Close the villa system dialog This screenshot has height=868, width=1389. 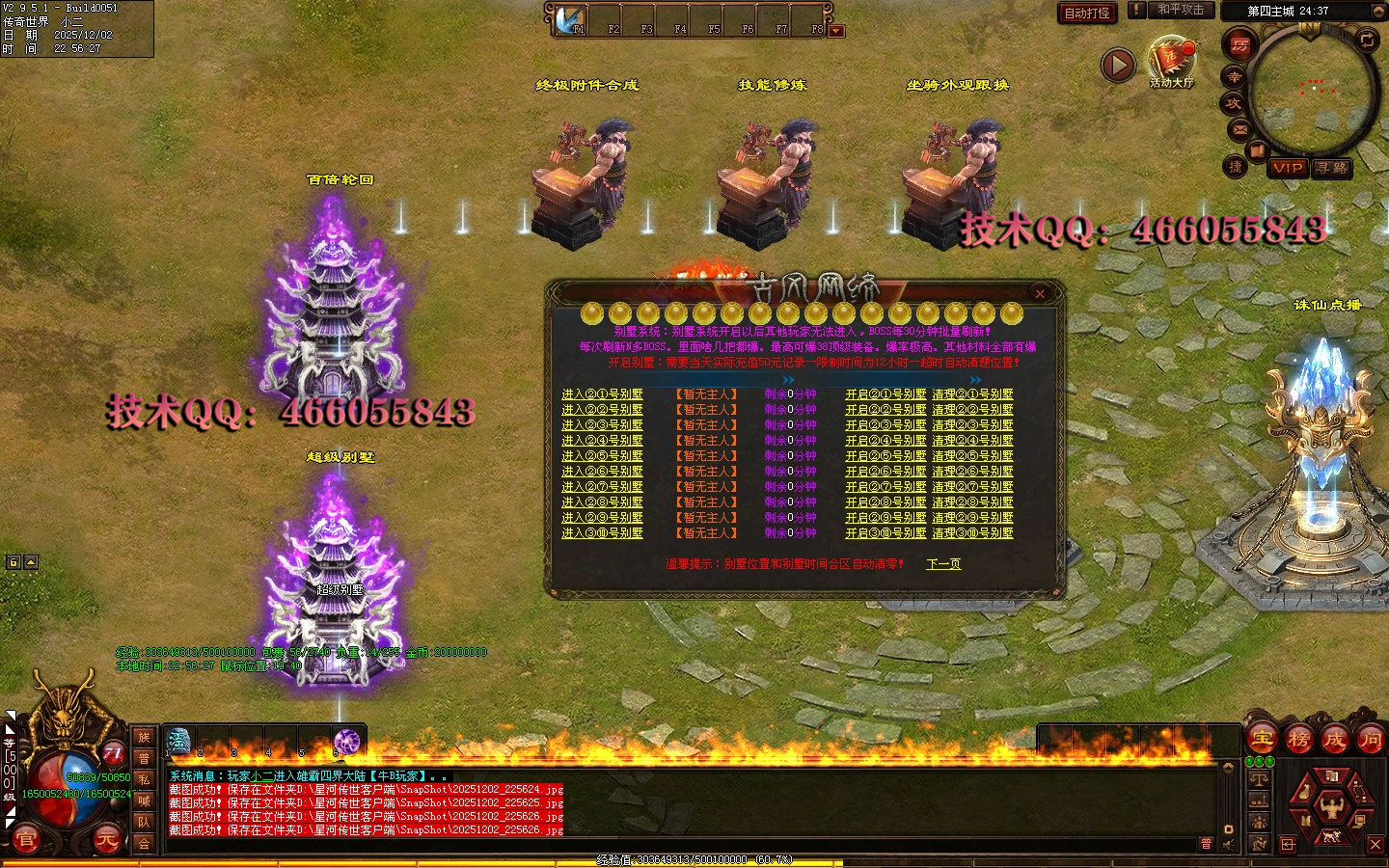click(x=1039, y=293)
